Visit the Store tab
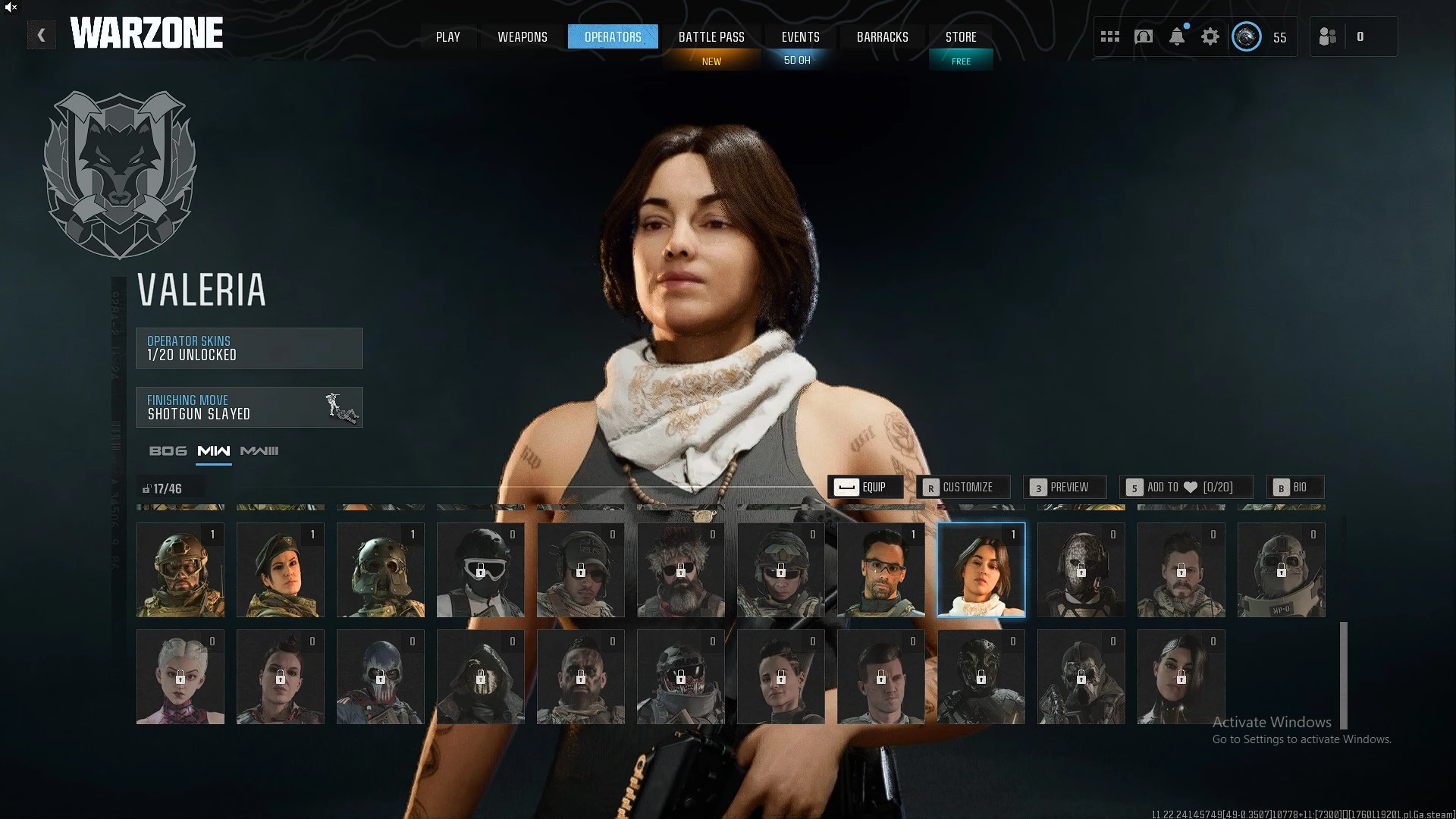 pos(961,36)
